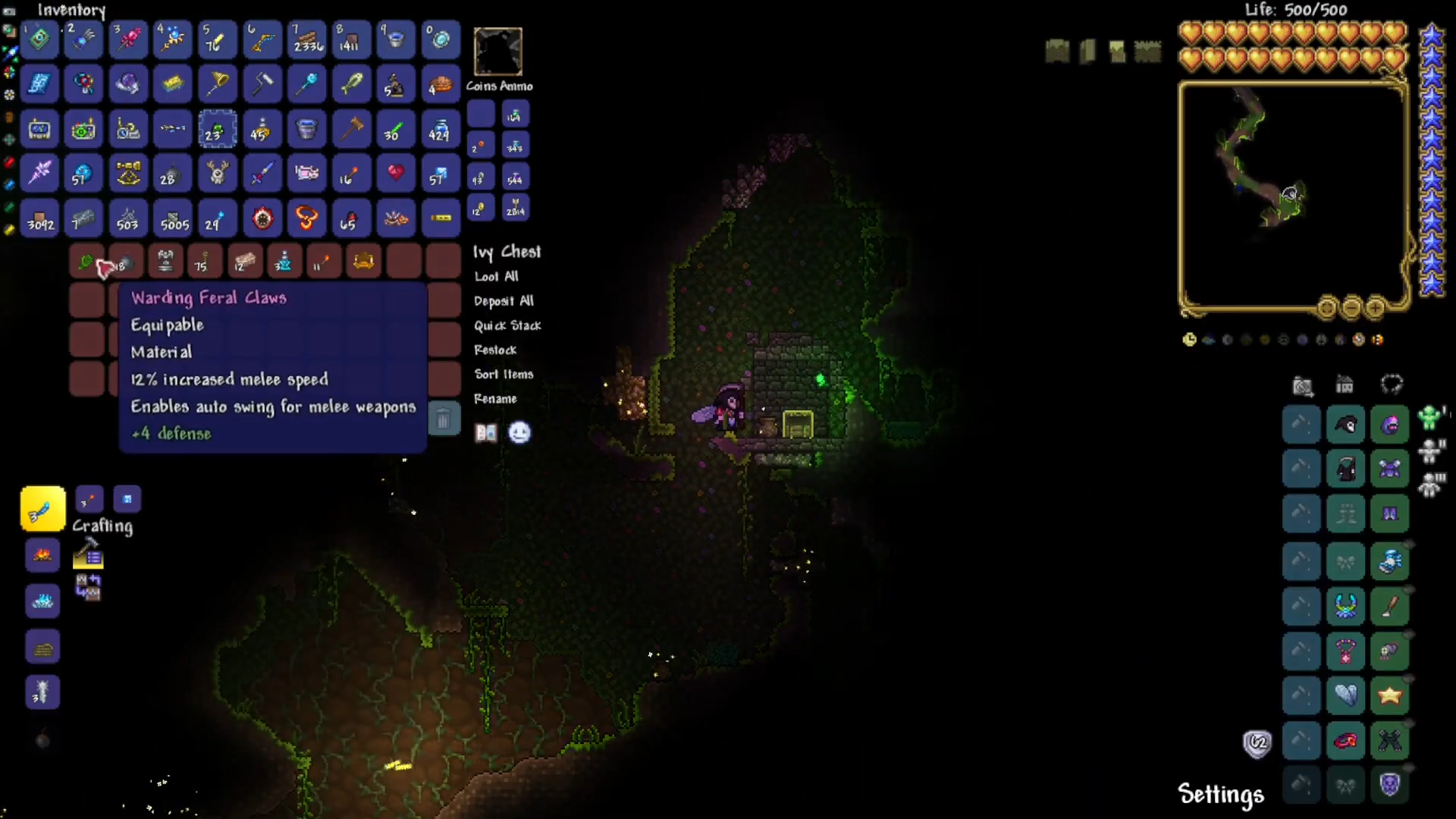The height and width of the screenshot is (819, 1456).
Task: Open the housing menu icon
Action: click(x=1345, y=385)
